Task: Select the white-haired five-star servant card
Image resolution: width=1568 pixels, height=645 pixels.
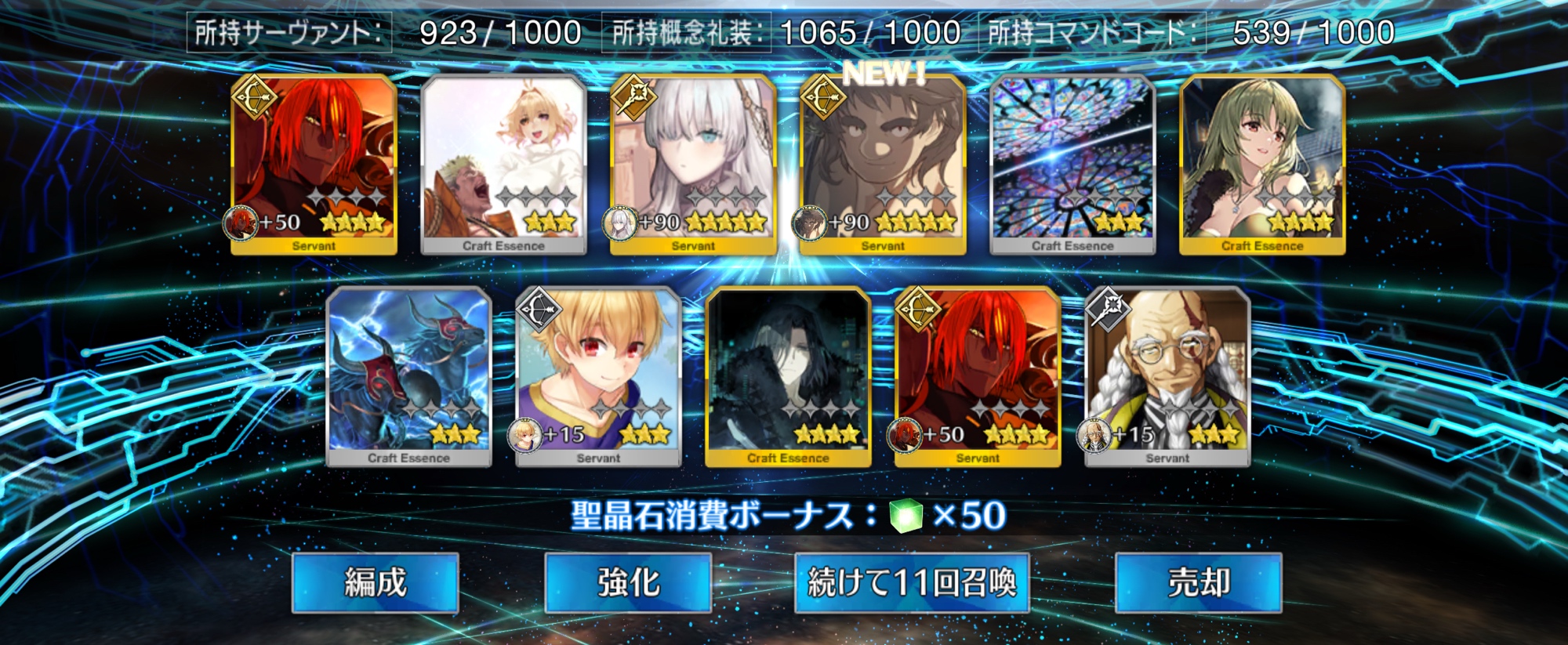Action: (x=693, y=164)
